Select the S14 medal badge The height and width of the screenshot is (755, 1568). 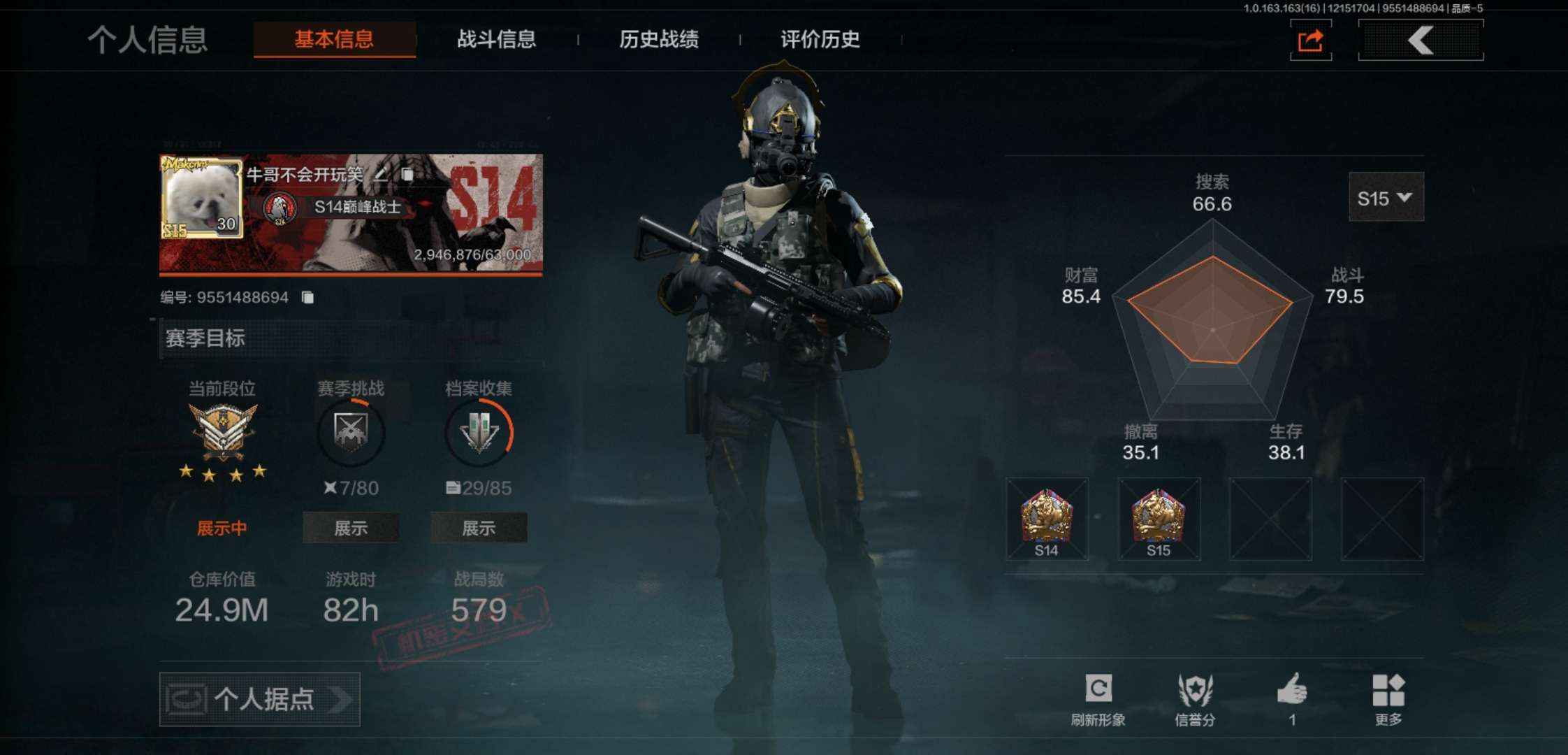[x=1047, y=517]
